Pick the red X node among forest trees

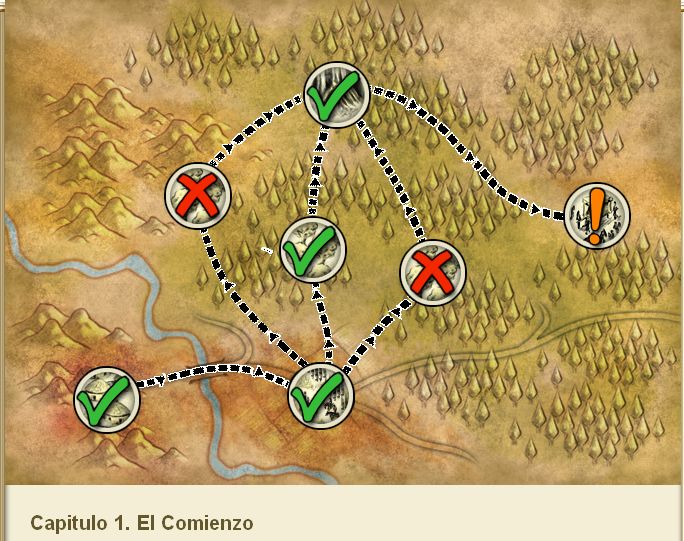click(x=433, y=271)
